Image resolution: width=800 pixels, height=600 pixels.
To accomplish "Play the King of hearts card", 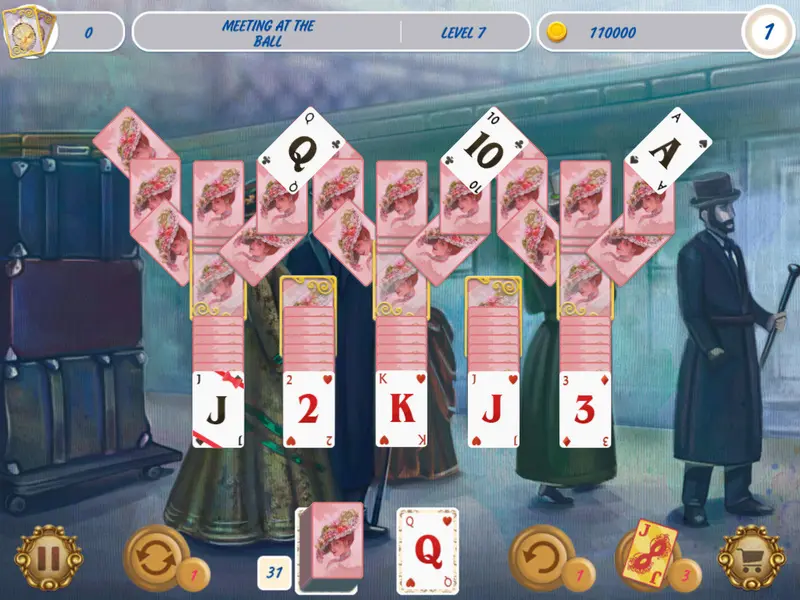I will 401,409.
